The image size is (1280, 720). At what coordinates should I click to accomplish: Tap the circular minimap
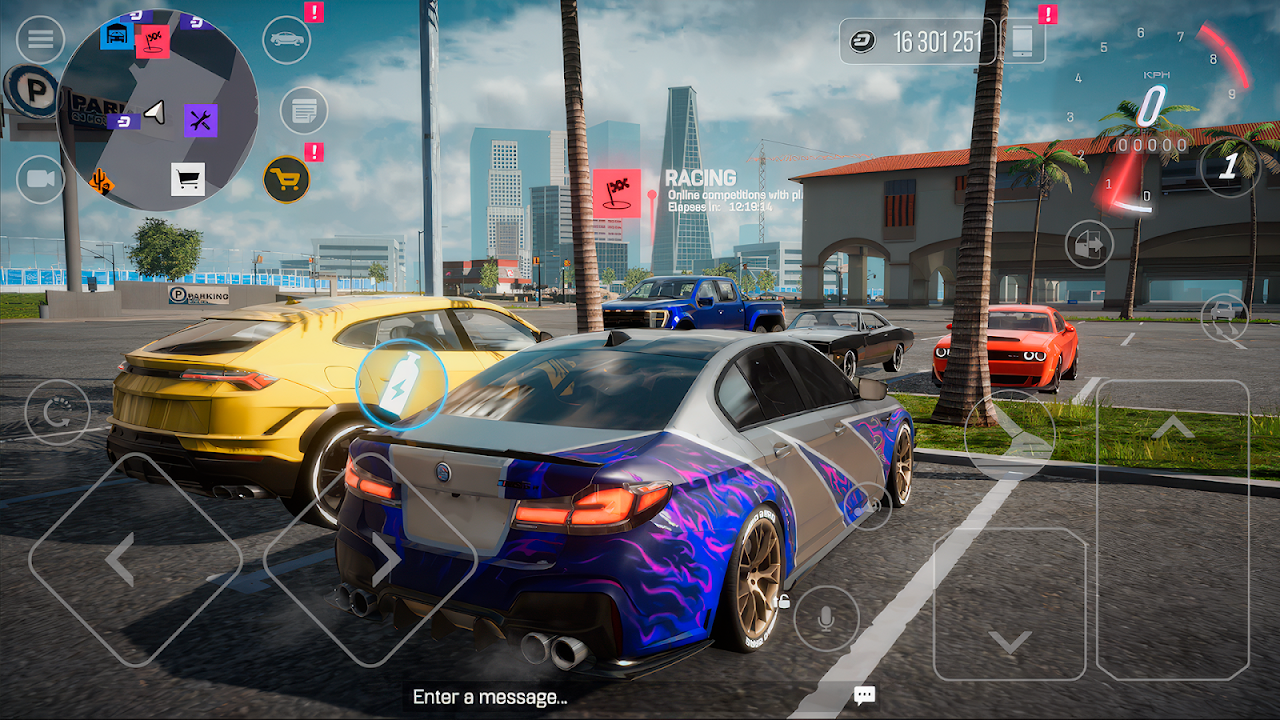pyautogui.click(x=157, y=110)
